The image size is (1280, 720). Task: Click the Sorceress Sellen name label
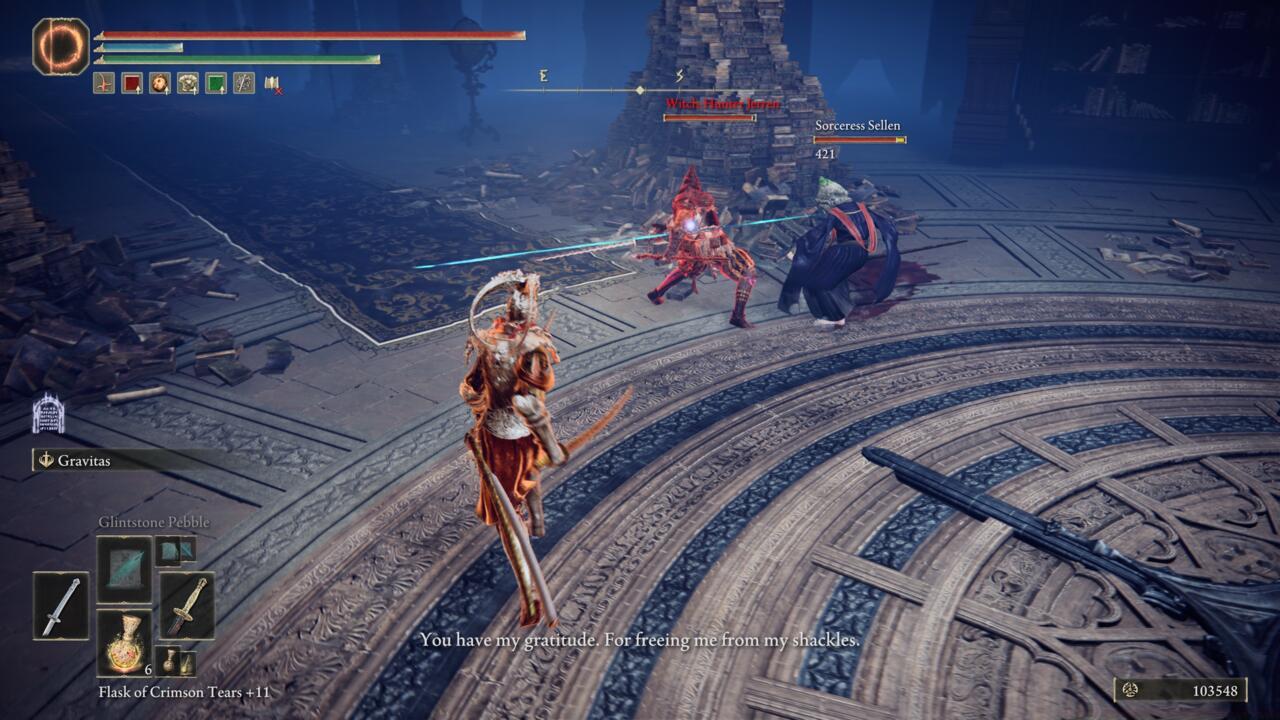coord(857,127)
